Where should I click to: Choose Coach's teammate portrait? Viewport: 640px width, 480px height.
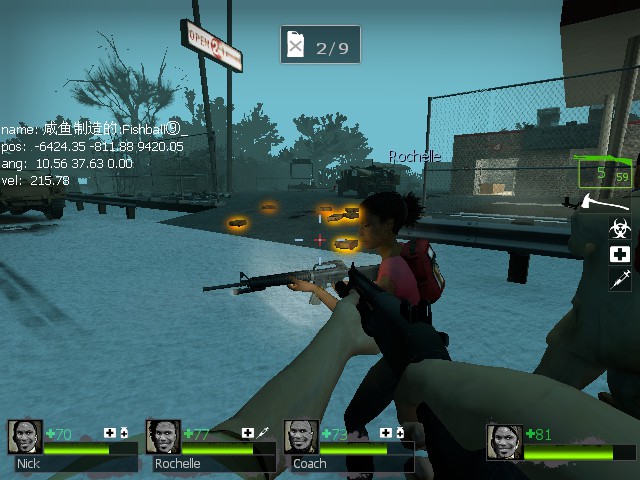click(x=301, y=437)
